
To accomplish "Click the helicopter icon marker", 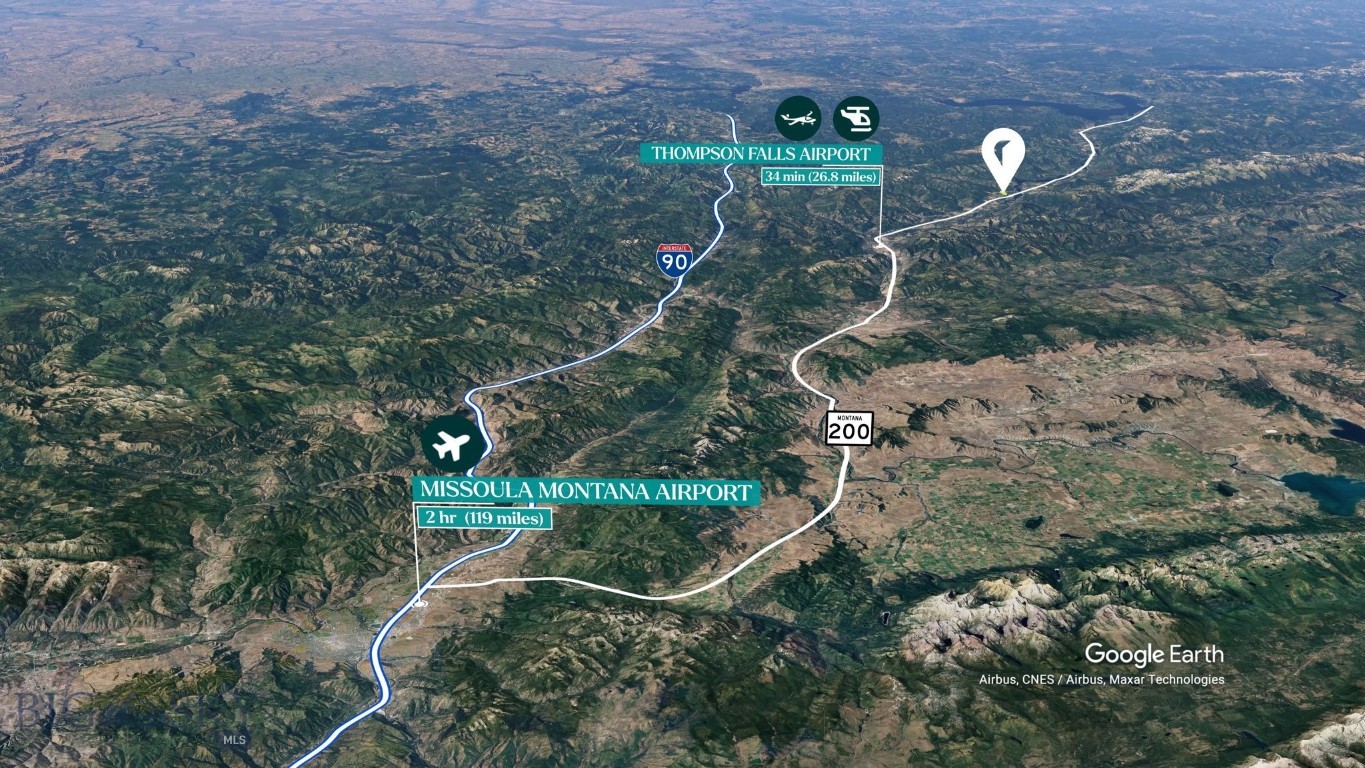I will coord(856,118).
